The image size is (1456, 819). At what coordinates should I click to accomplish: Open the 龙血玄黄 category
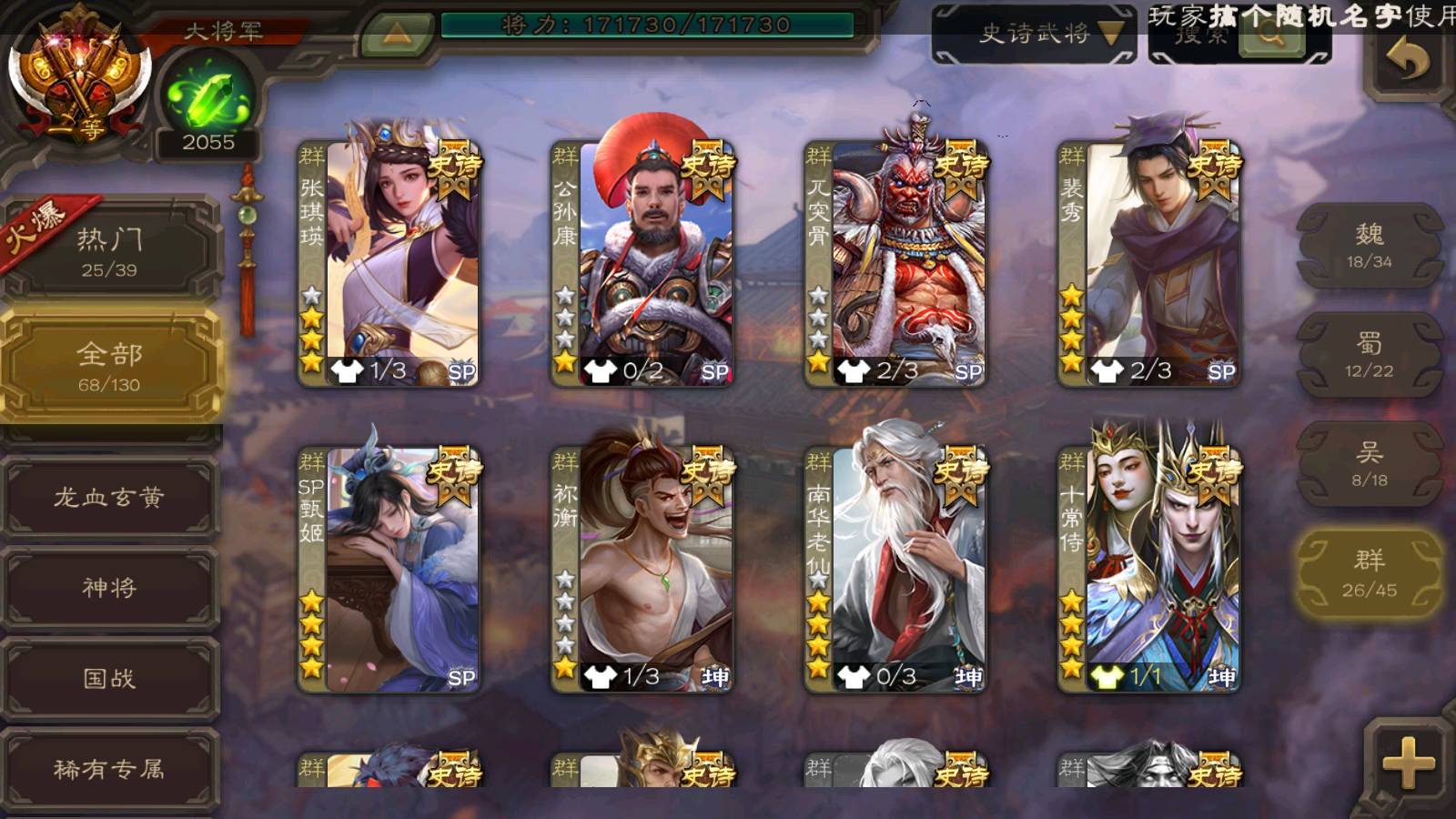[x=109, y=497]
